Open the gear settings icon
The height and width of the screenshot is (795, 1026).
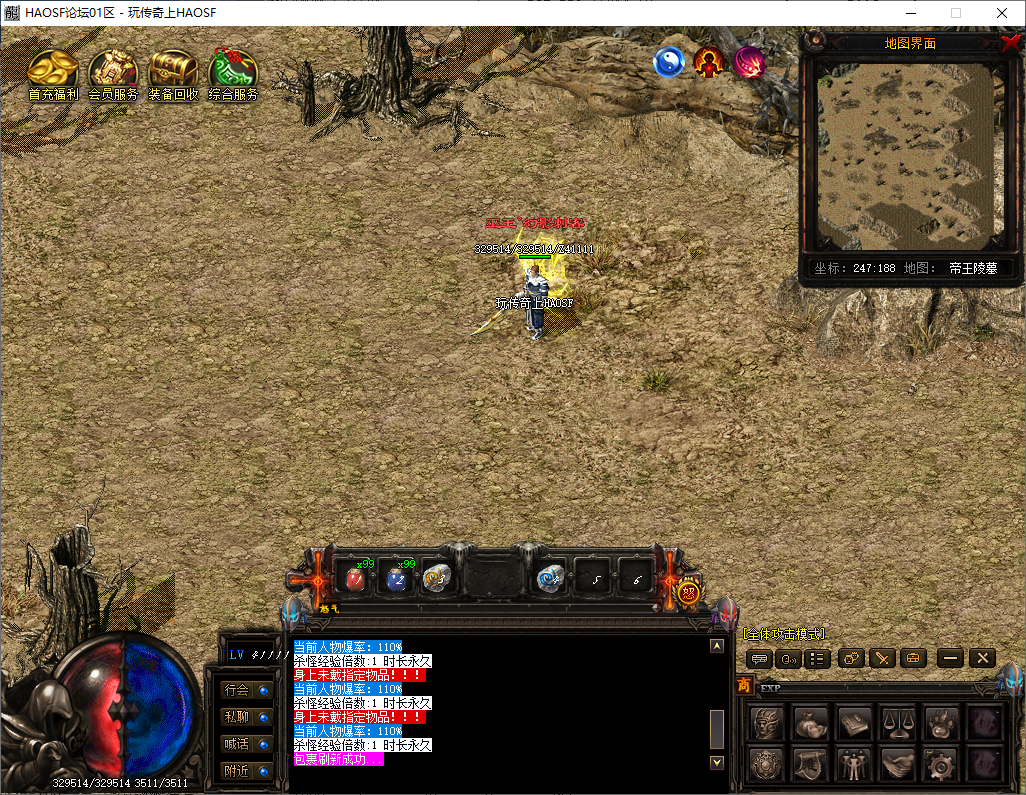click(x=941, y=764)
